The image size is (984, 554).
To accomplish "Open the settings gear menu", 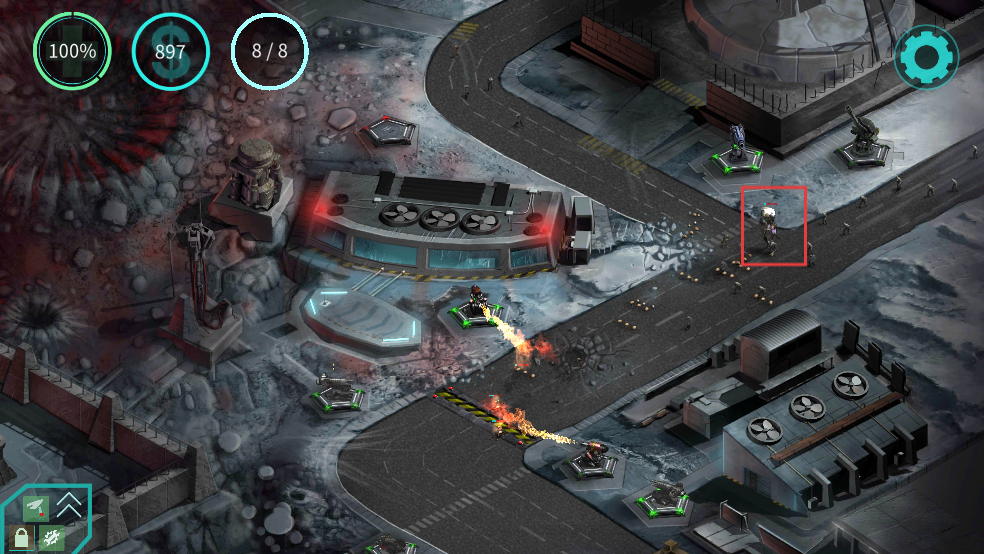I will [x=926, y=57].
